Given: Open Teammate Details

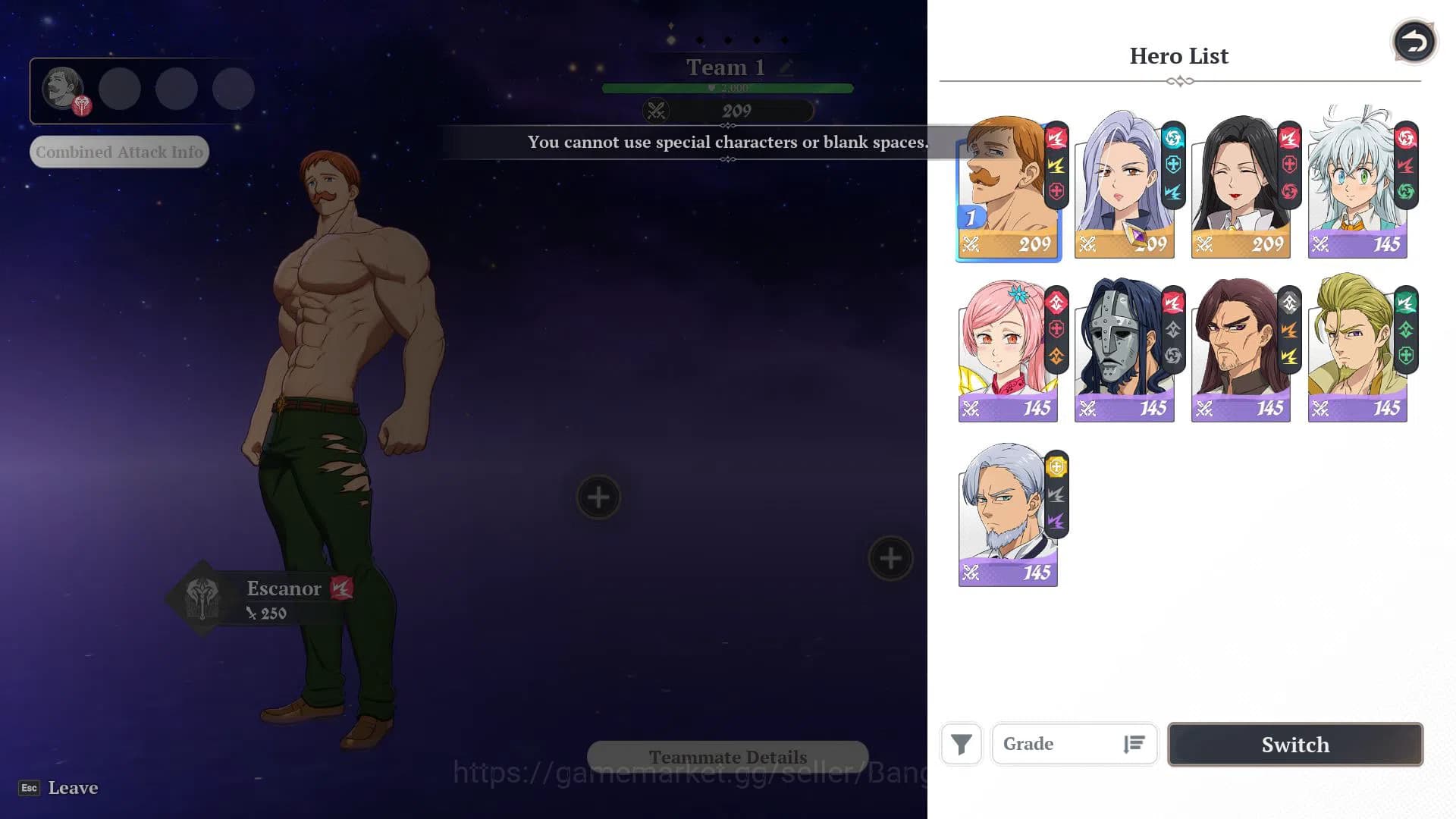Looking at the screenshot, I should [727, 756].
